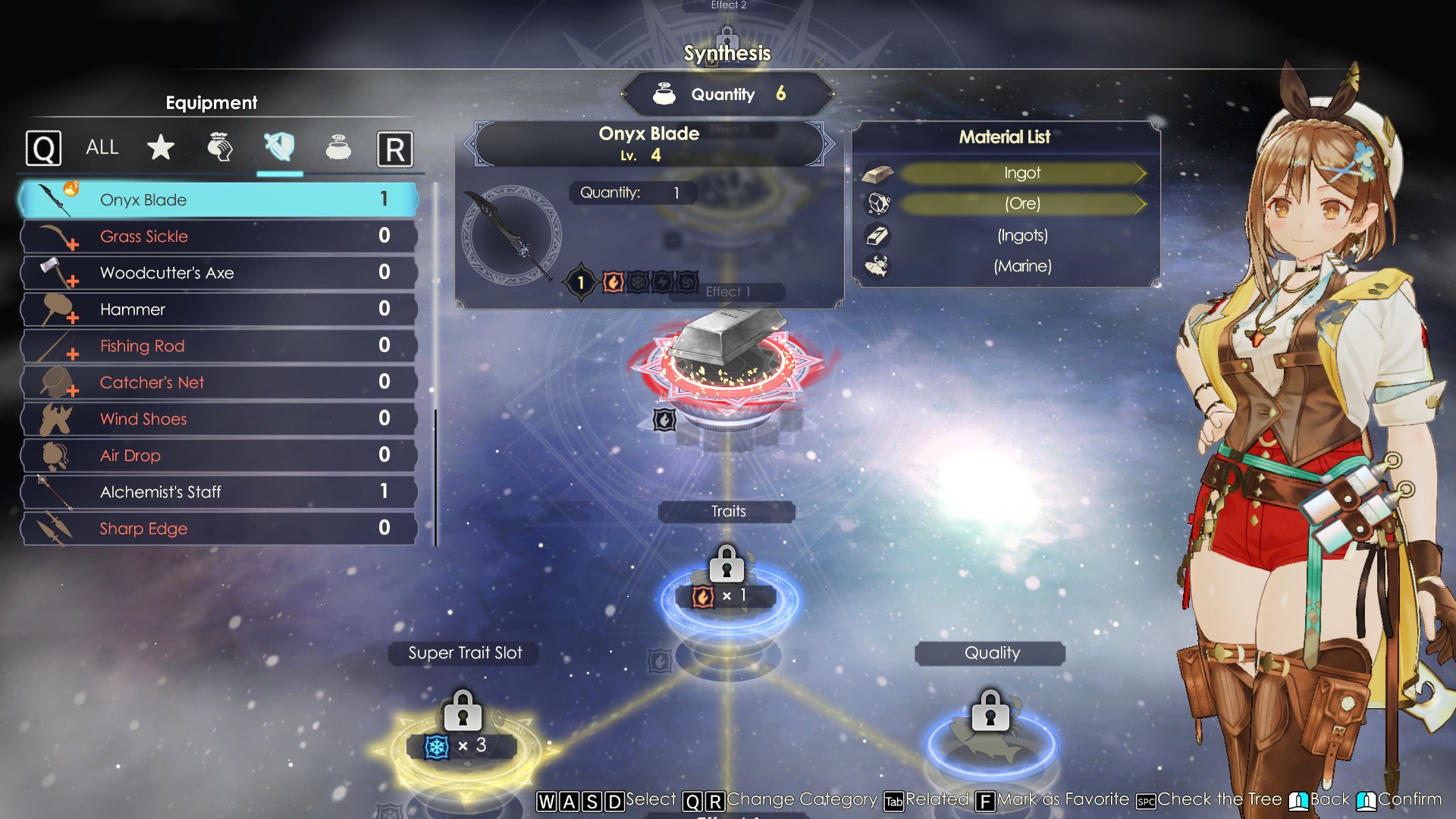Choose the Air Drop entry
This screenshot has width=1456, height=819.
(218, 455)
